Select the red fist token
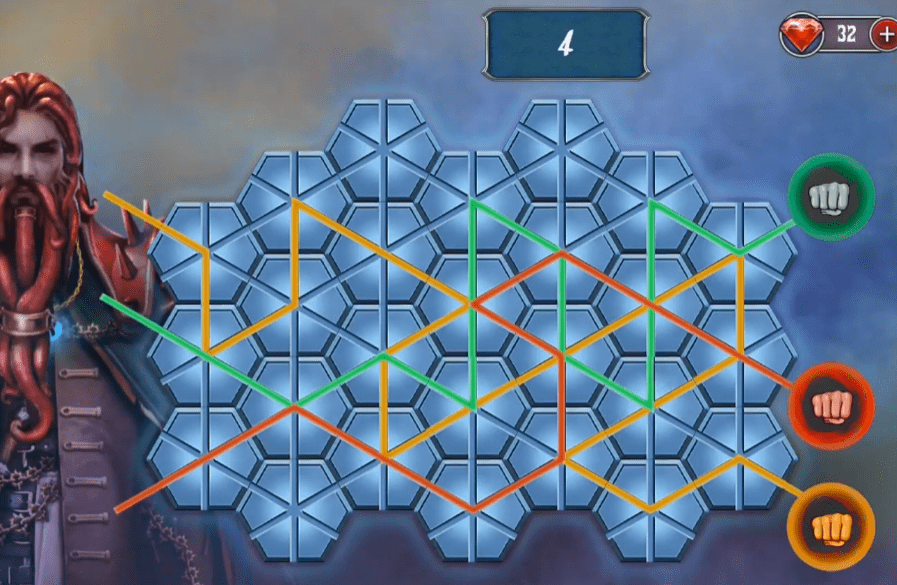This screenshot has width=897, height=585. [830, 406]
